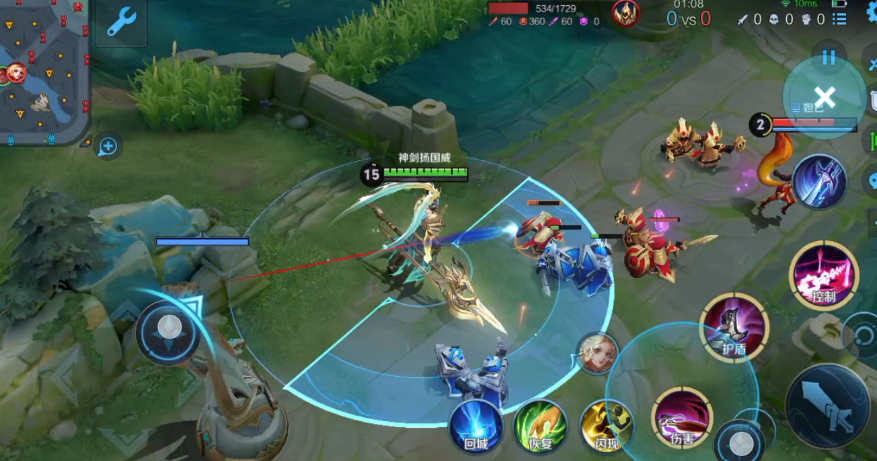Open the minimap
This screenshot has height=461, width=877.
(x=44, y=71)
